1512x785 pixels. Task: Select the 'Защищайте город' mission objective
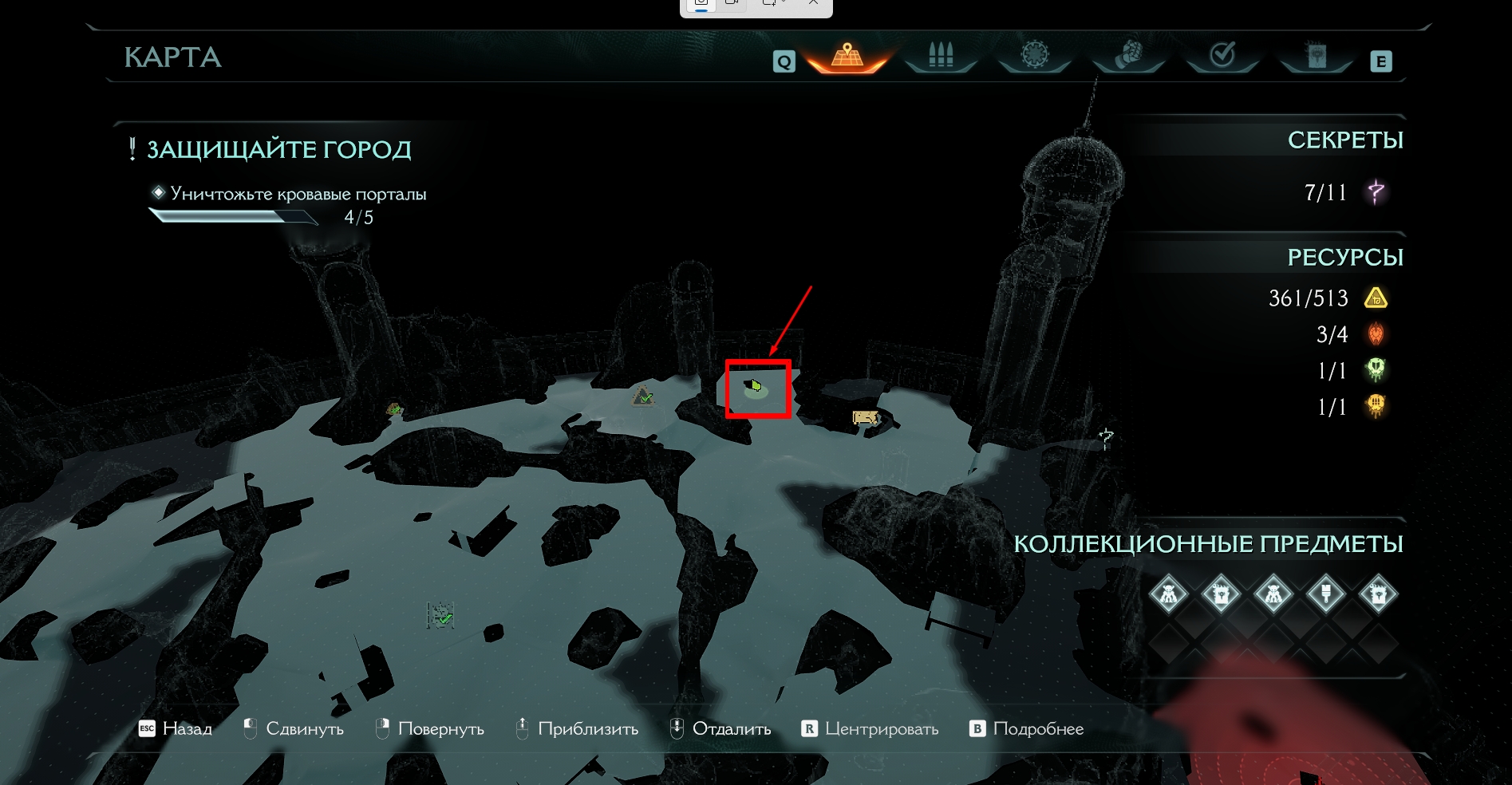pos(278,150)
